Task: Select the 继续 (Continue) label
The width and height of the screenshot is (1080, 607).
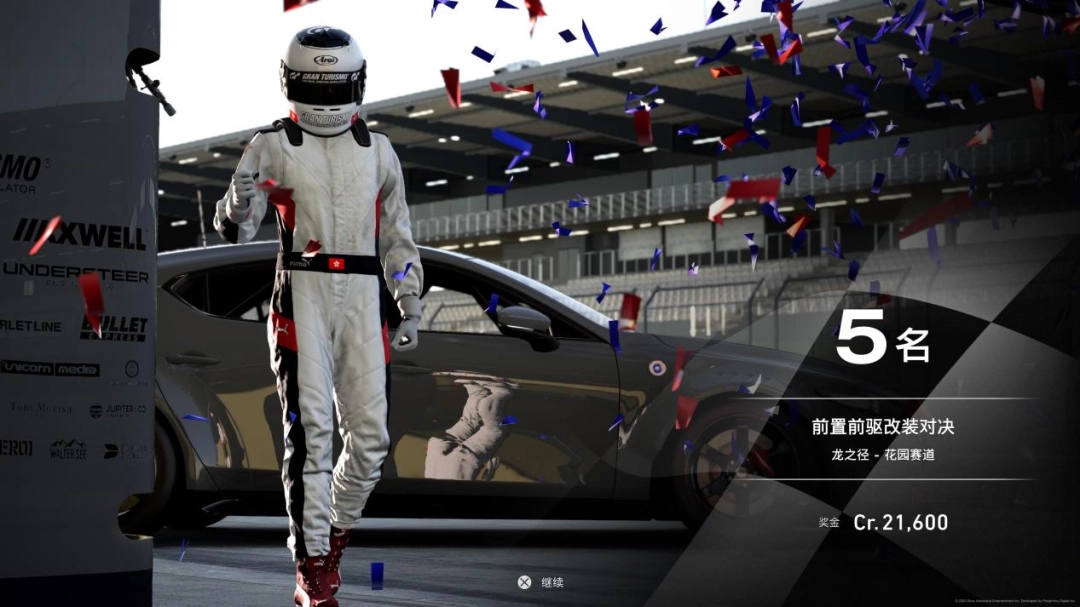Action: pyautogui.click(x=552, y=582)
